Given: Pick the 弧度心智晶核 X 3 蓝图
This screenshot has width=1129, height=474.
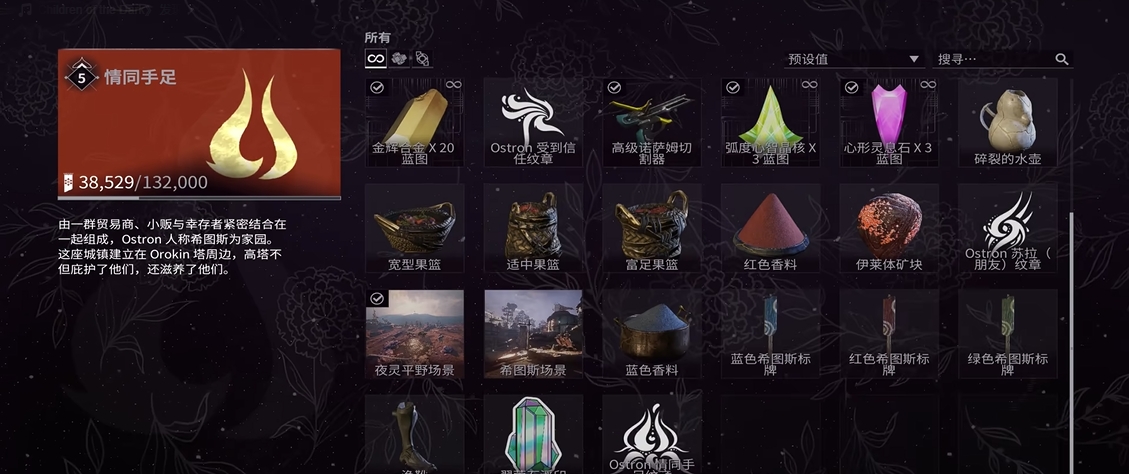Looking at the screenshot, I should click(x=770, y=123).
